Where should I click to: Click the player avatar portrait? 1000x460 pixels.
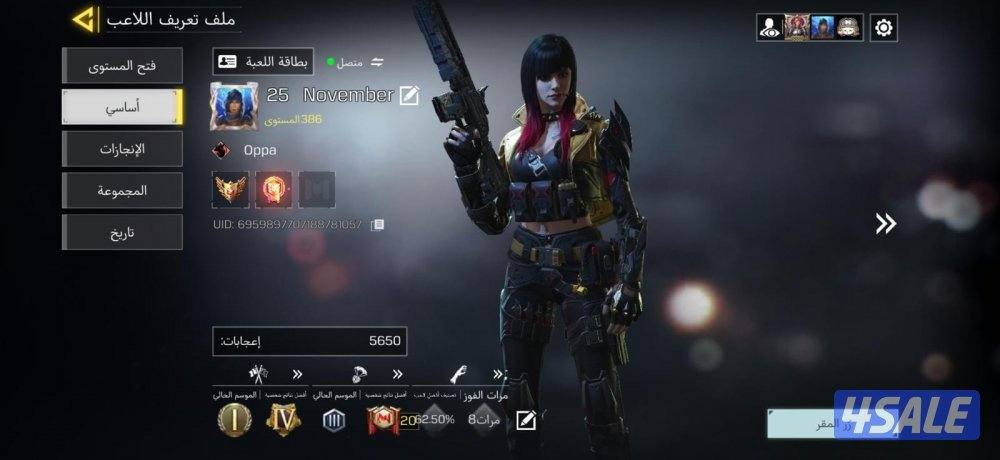[234, 106]
